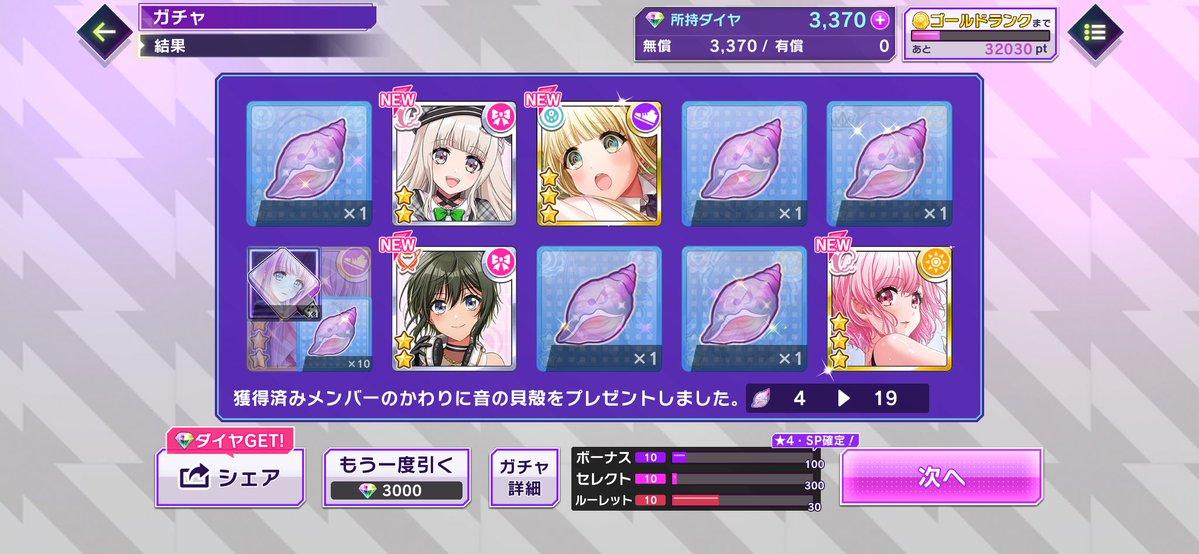1199x554 pixels.
Task: Select the white-haired girl with beret card
Action: point(454,164)
